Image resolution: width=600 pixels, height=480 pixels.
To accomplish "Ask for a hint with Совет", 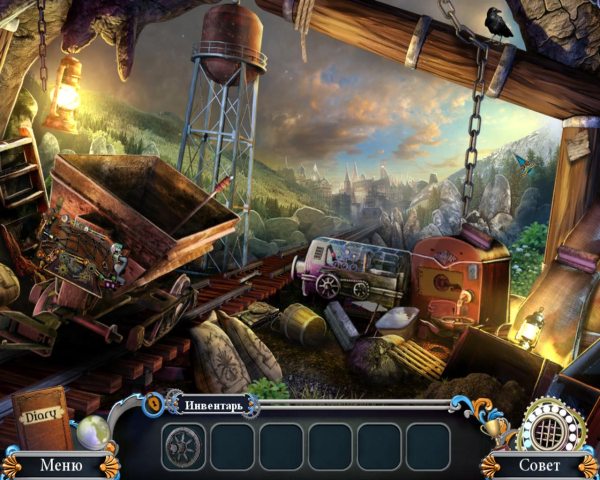I will tap(538, 465).
